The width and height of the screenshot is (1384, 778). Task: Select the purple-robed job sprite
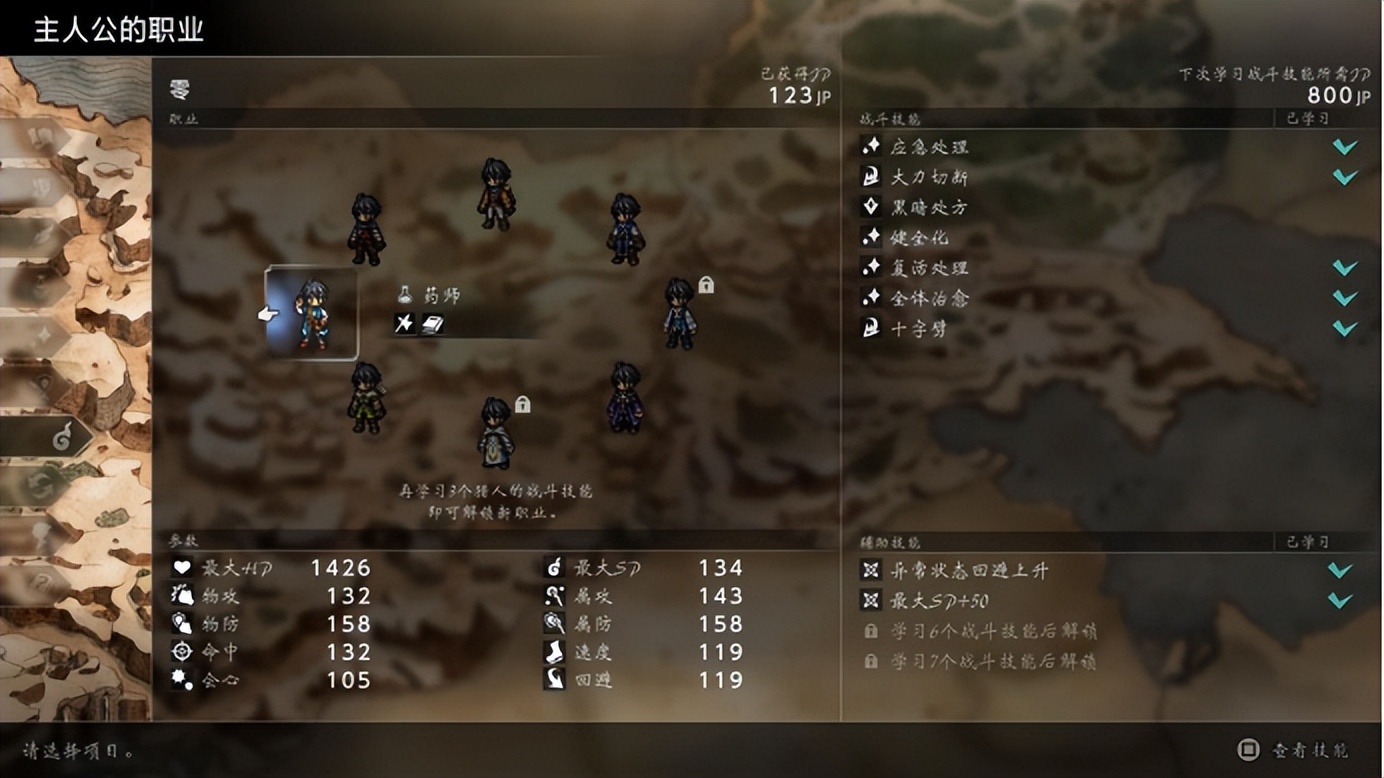625,398
